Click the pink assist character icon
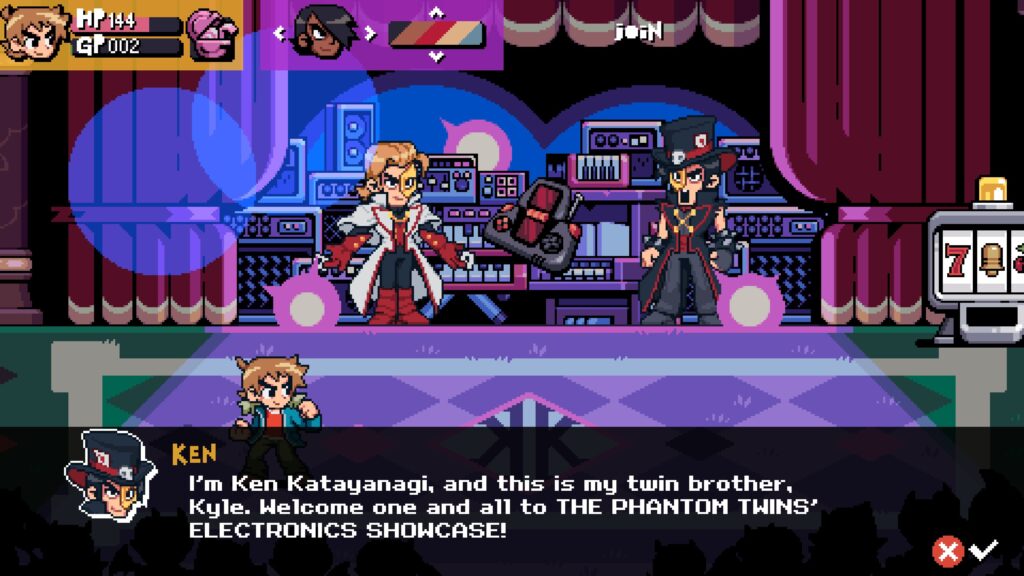 (x=213, y=33)
